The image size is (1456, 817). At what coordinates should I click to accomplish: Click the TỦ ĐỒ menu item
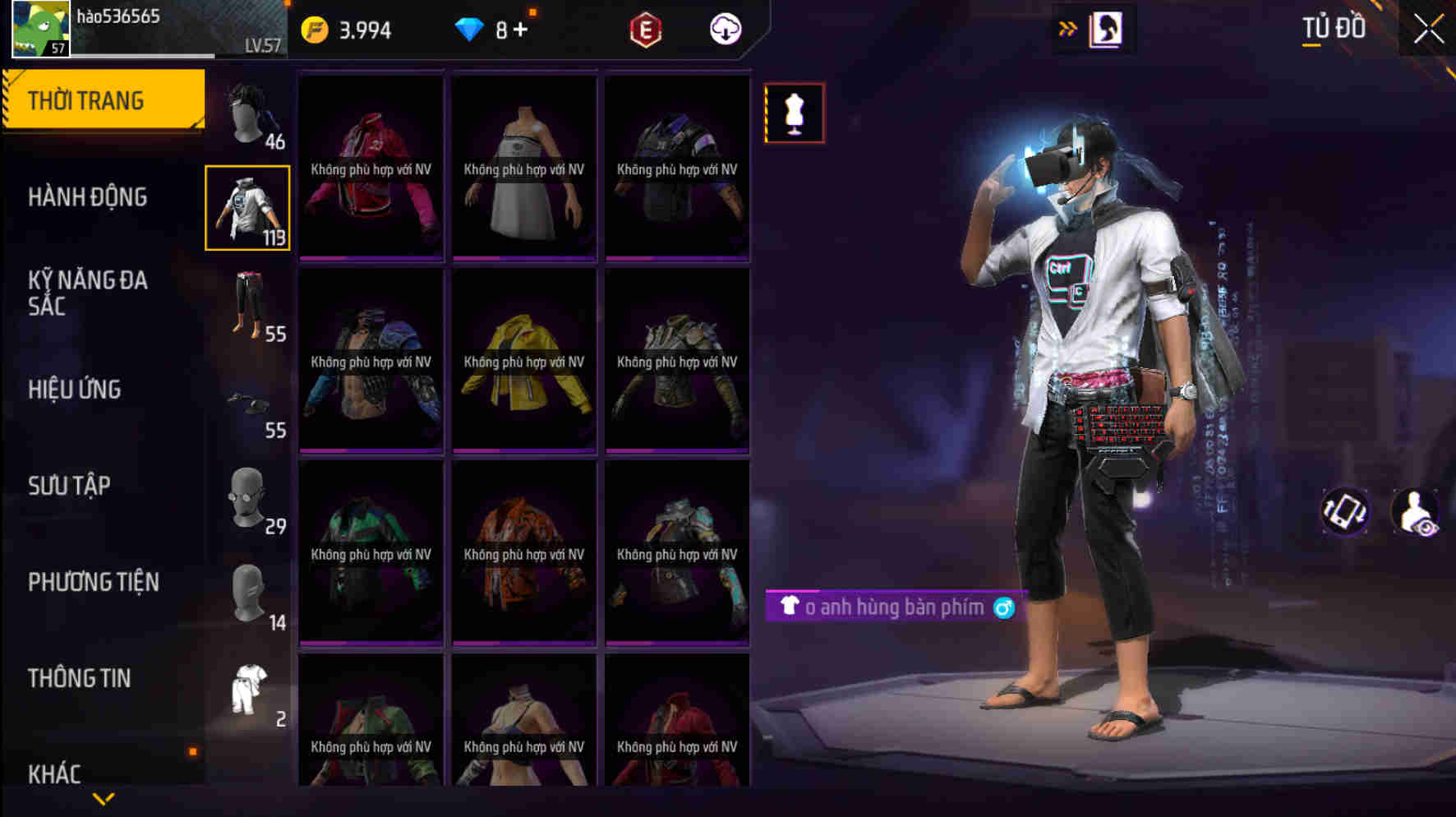tap(1333, 27)
